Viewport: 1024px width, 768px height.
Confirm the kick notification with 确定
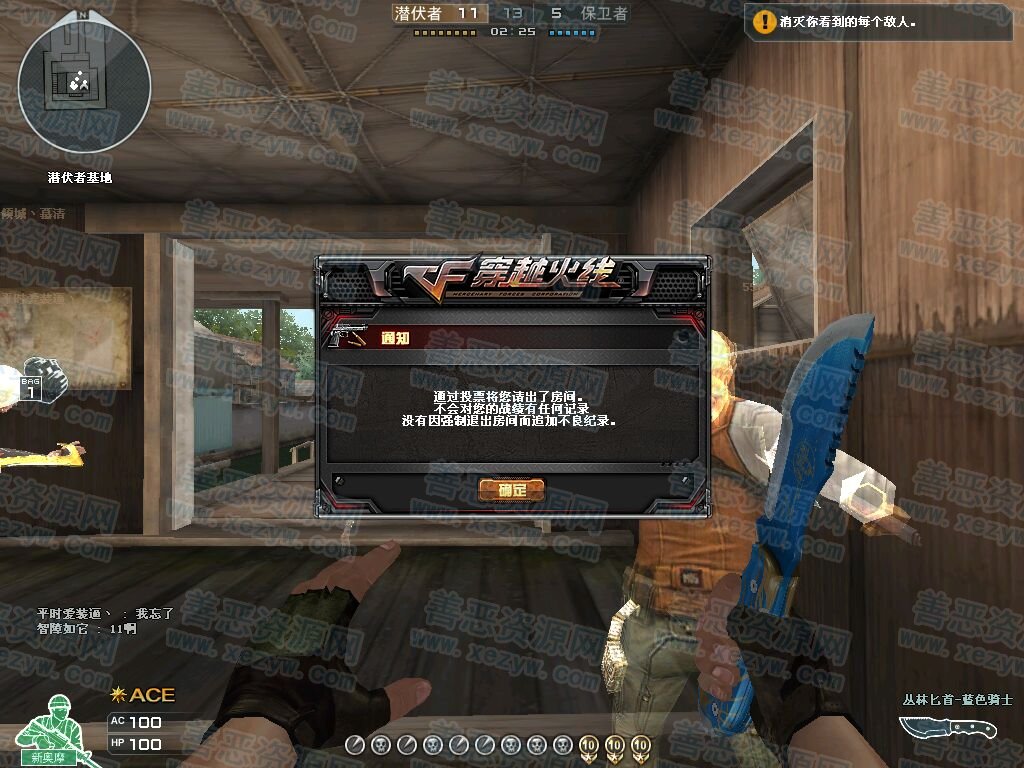[511, 490]
